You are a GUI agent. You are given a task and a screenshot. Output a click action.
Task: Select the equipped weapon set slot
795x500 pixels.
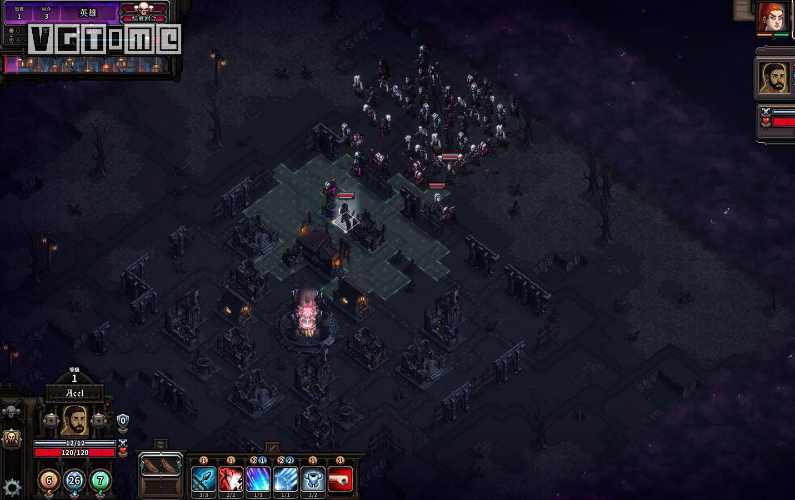[x=161, y=466]
